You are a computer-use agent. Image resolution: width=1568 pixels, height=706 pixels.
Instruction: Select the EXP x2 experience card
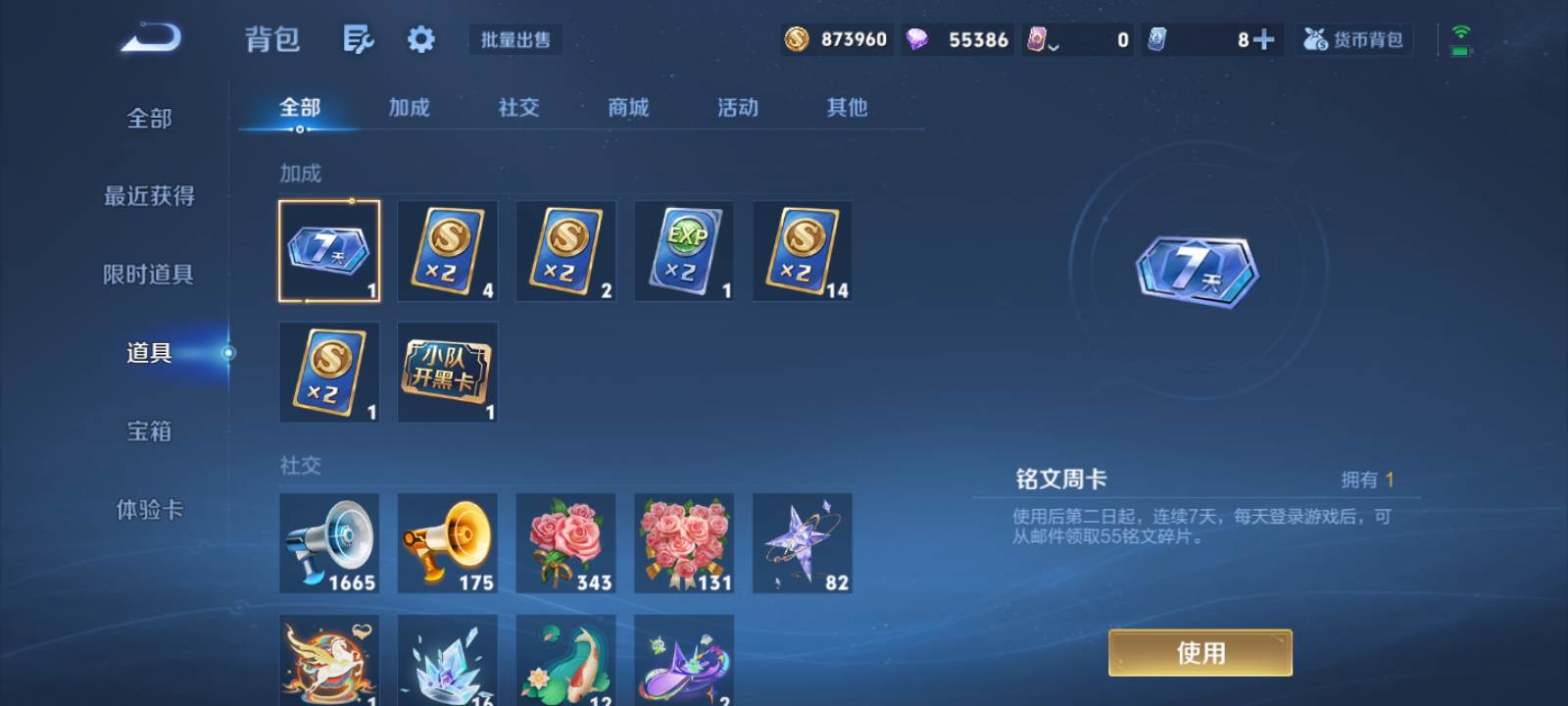tap(683, 250)
